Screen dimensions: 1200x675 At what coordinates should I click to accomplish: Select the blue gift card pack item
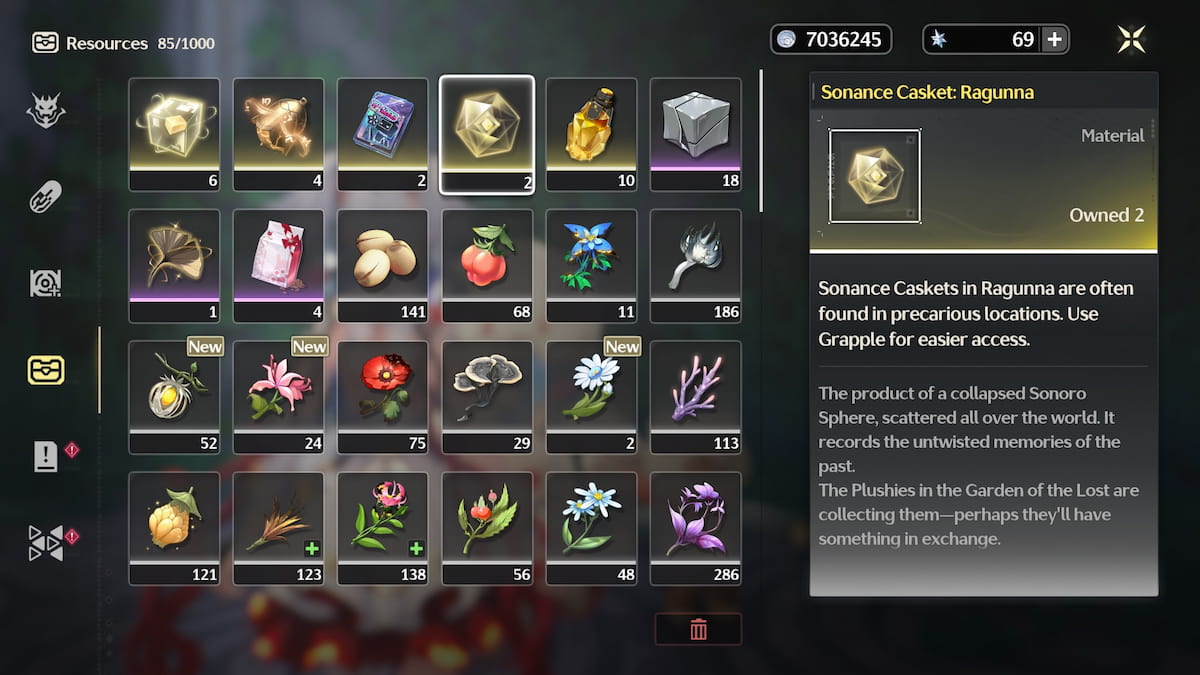coord(383,134)
